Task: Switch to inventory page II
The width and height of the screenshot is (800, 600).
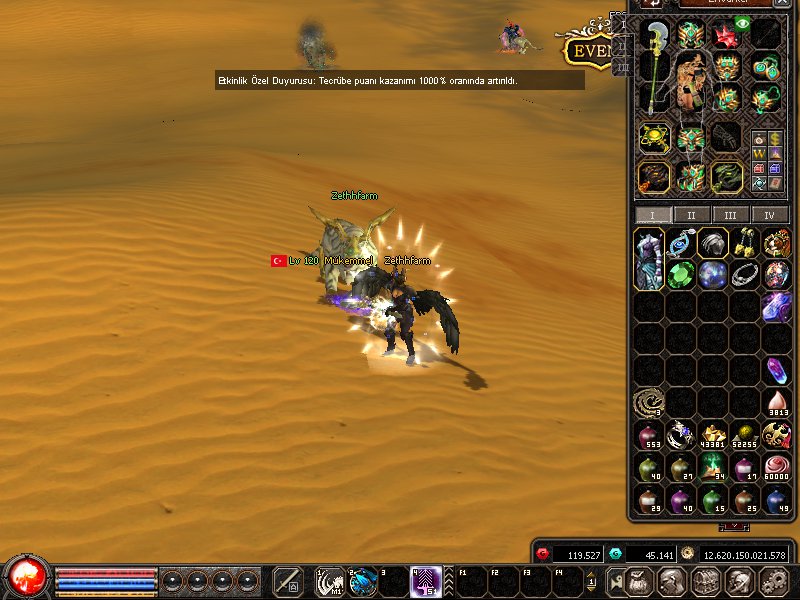Action: click(691, 215)
